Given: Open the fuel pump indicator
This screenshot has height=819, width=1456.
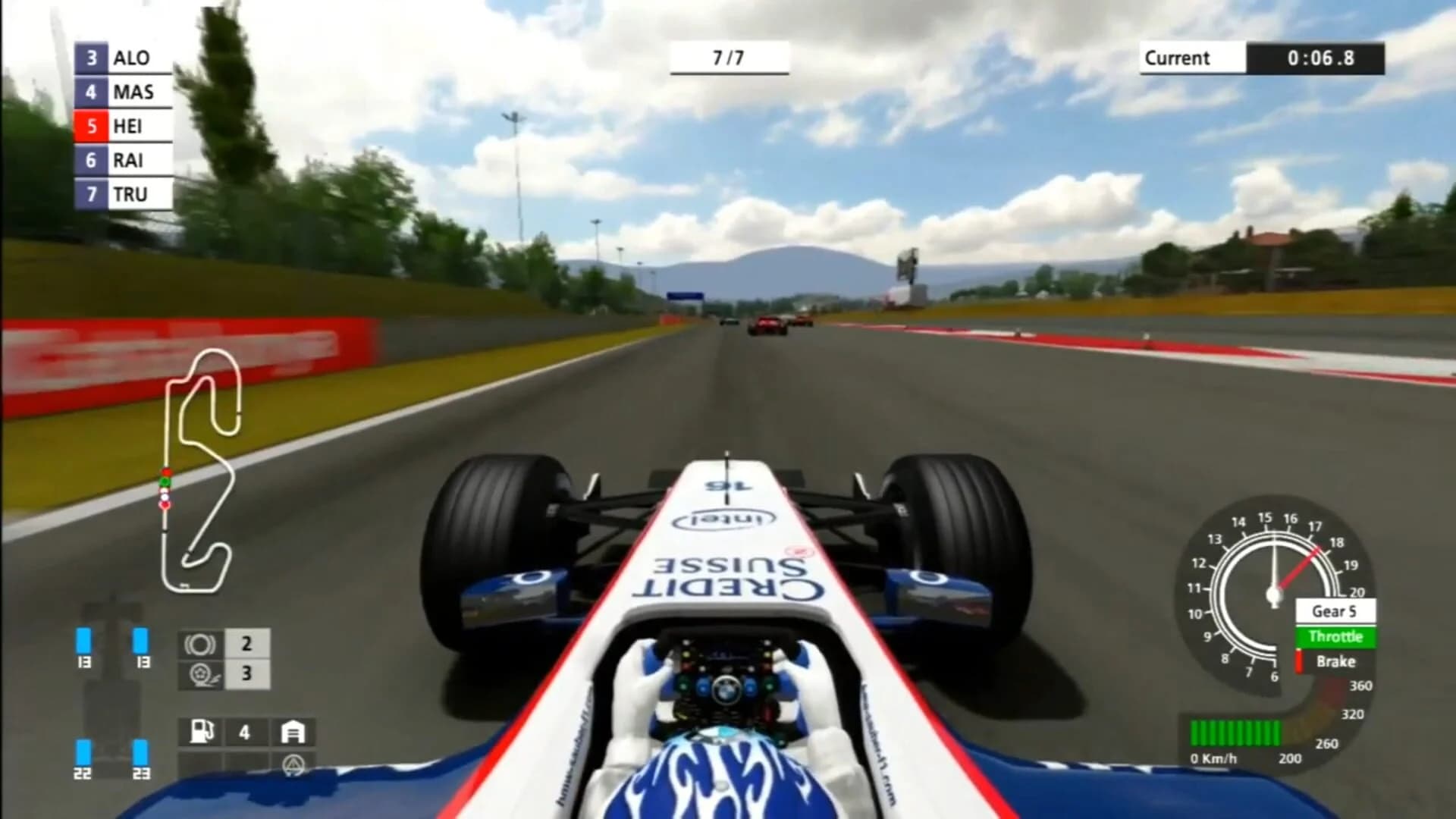Looking at the screenshot, I should point(203,733).
